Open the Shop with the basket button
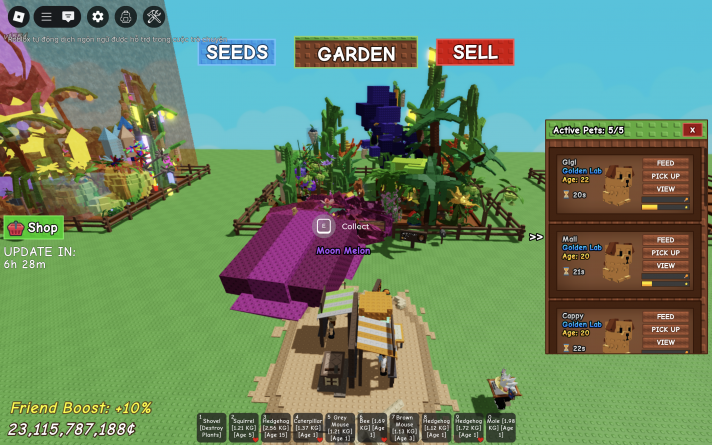Viewport: 712px width, 445px height. coord(34,227)
